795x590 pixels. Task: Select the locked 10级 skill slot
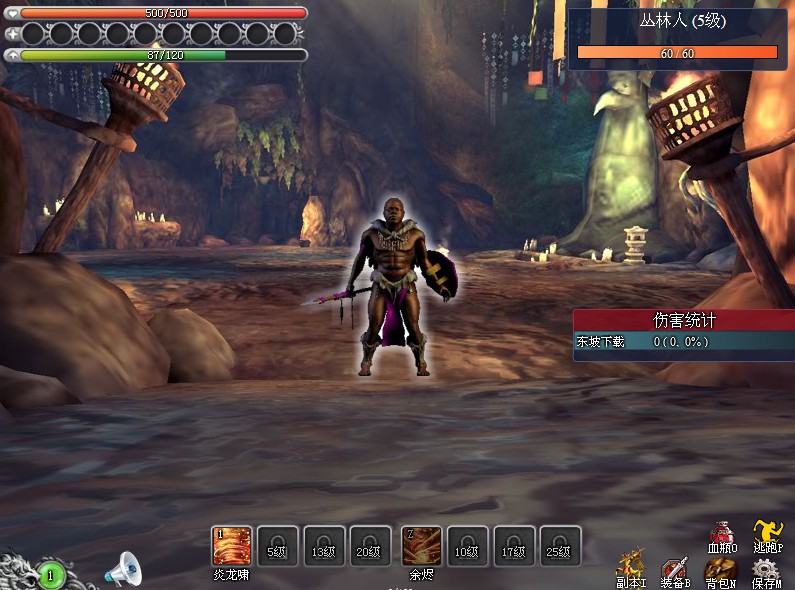[x=467, y=546]
